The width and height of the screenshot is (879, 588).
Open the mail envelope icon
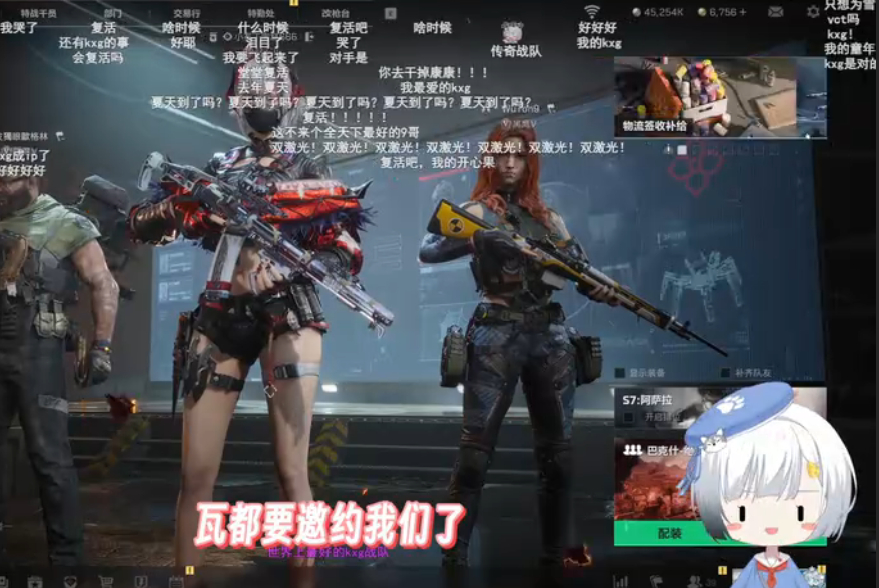[776, 12]
